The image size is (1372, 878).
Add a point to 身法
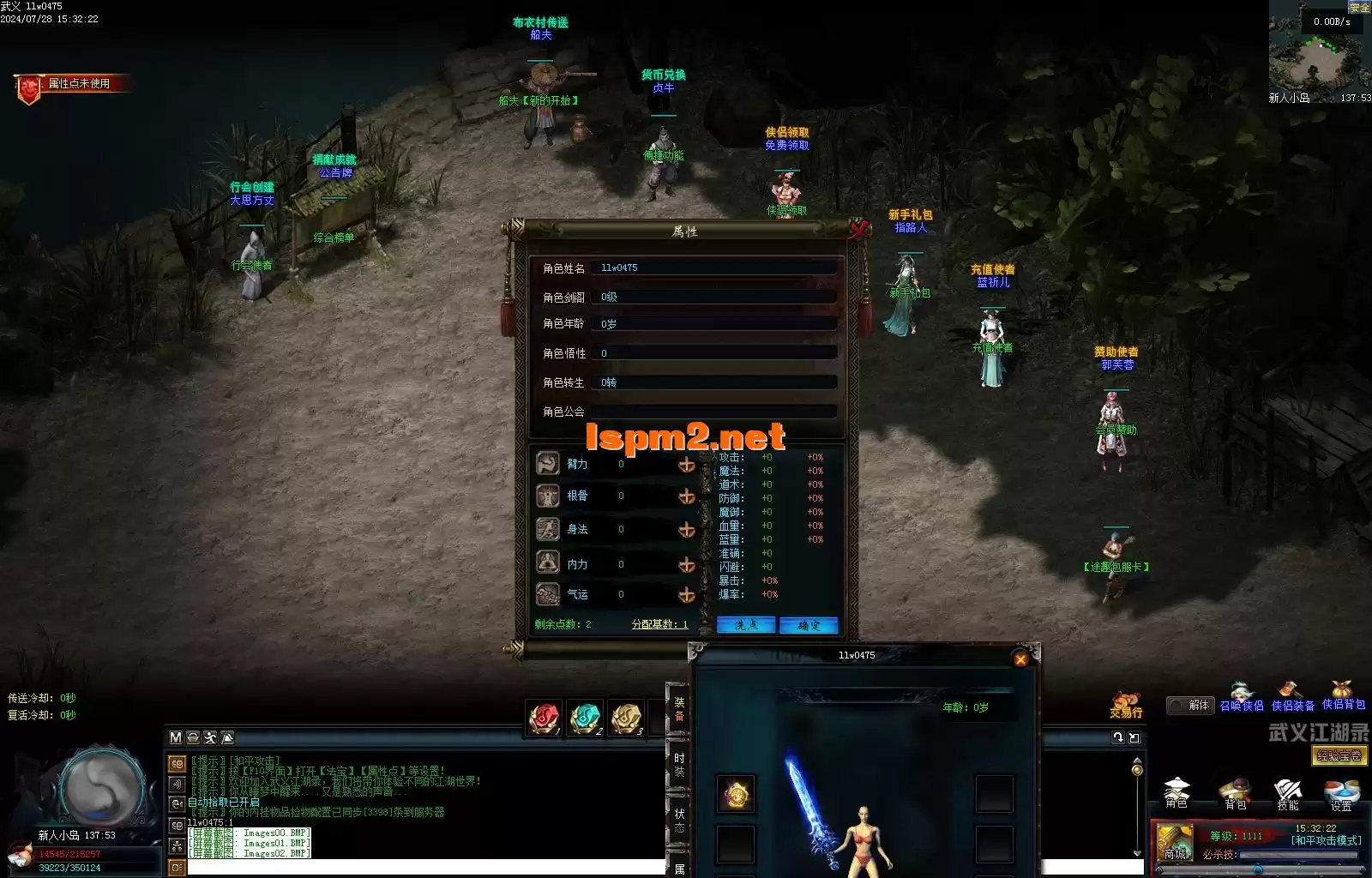pos(686,530)
